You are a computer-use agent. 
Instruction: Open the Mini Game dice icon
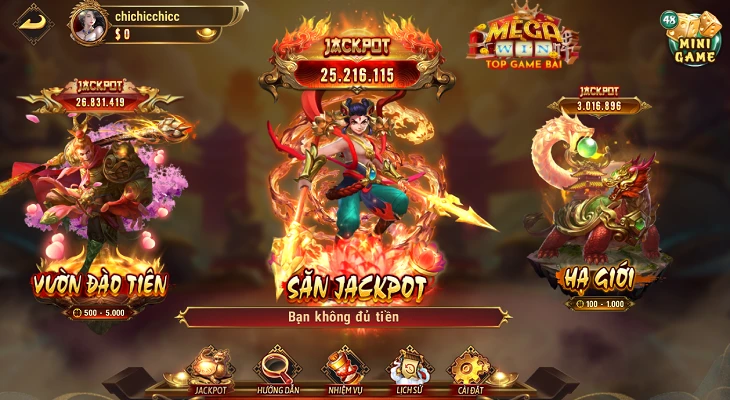[x=691, y=38]
